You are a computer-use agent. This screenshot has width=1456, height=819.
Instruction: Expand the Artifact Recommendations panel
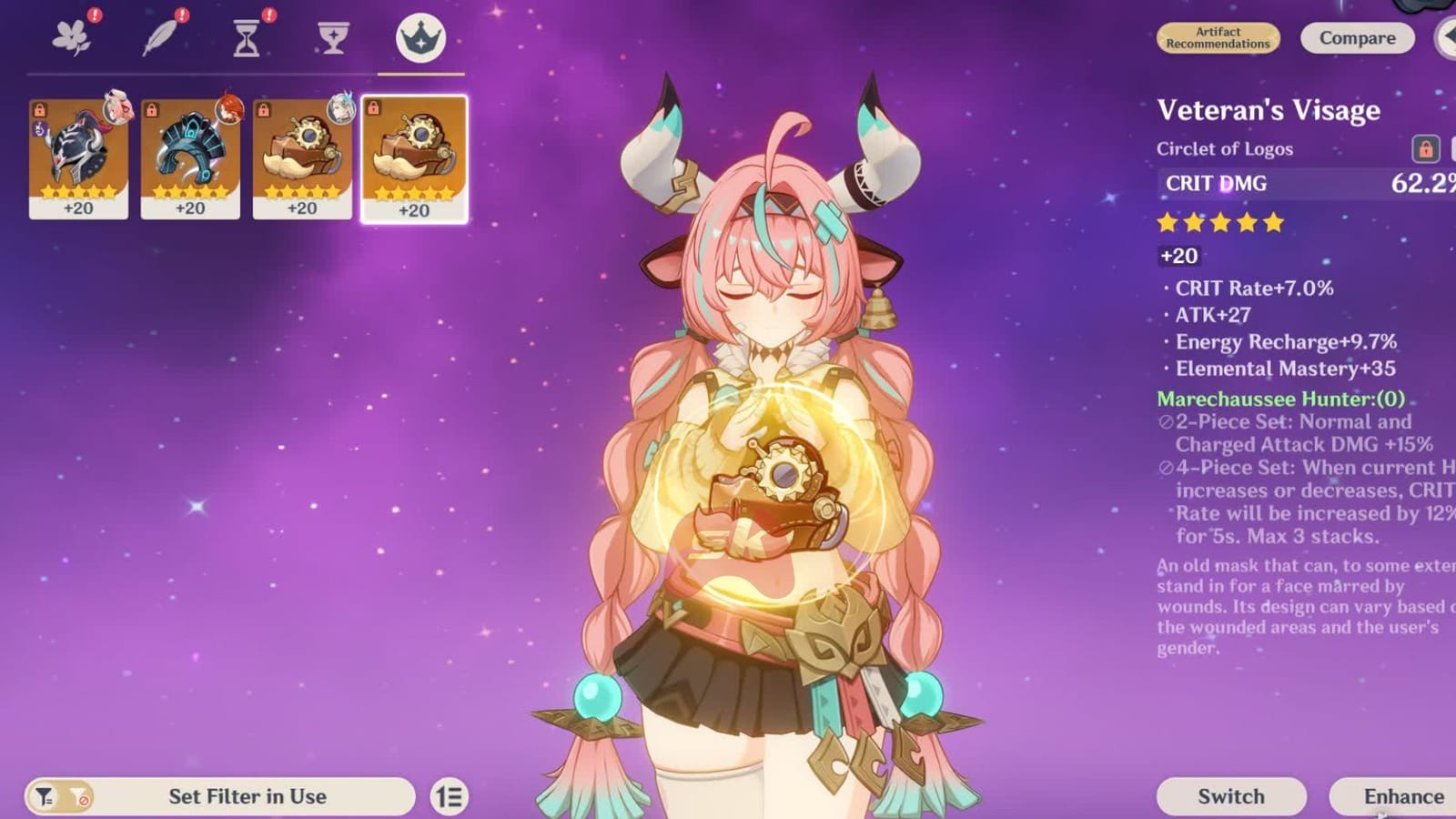coord(1217,37)
